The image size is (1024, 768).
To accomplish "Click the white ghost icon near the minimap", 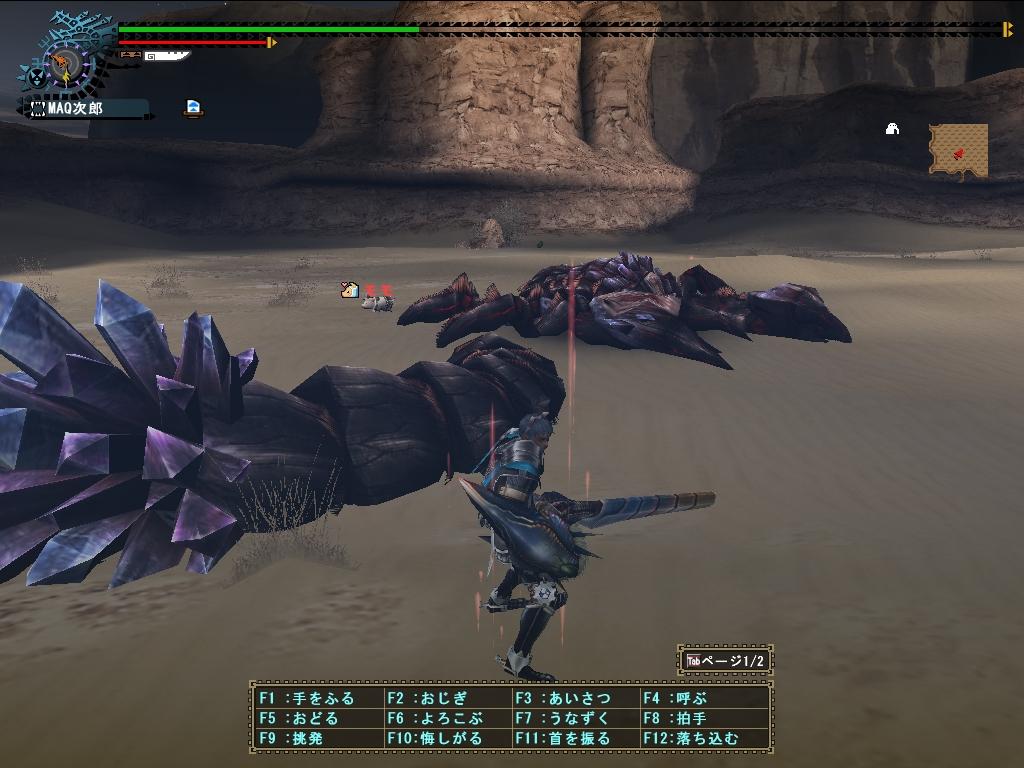I will pyautogui.click(x=892, y=128).
